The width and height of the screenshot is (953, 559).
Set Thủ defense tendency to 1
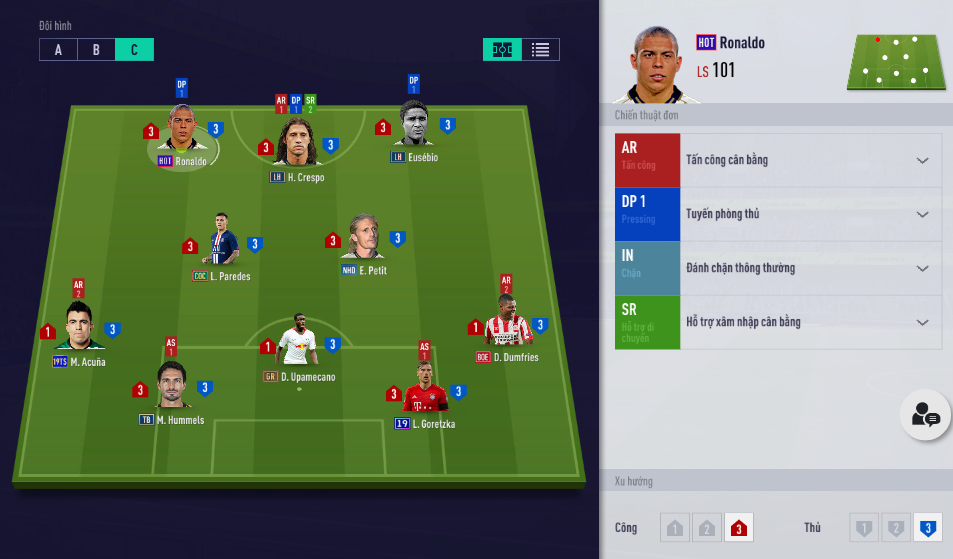[x=865, y=528]
